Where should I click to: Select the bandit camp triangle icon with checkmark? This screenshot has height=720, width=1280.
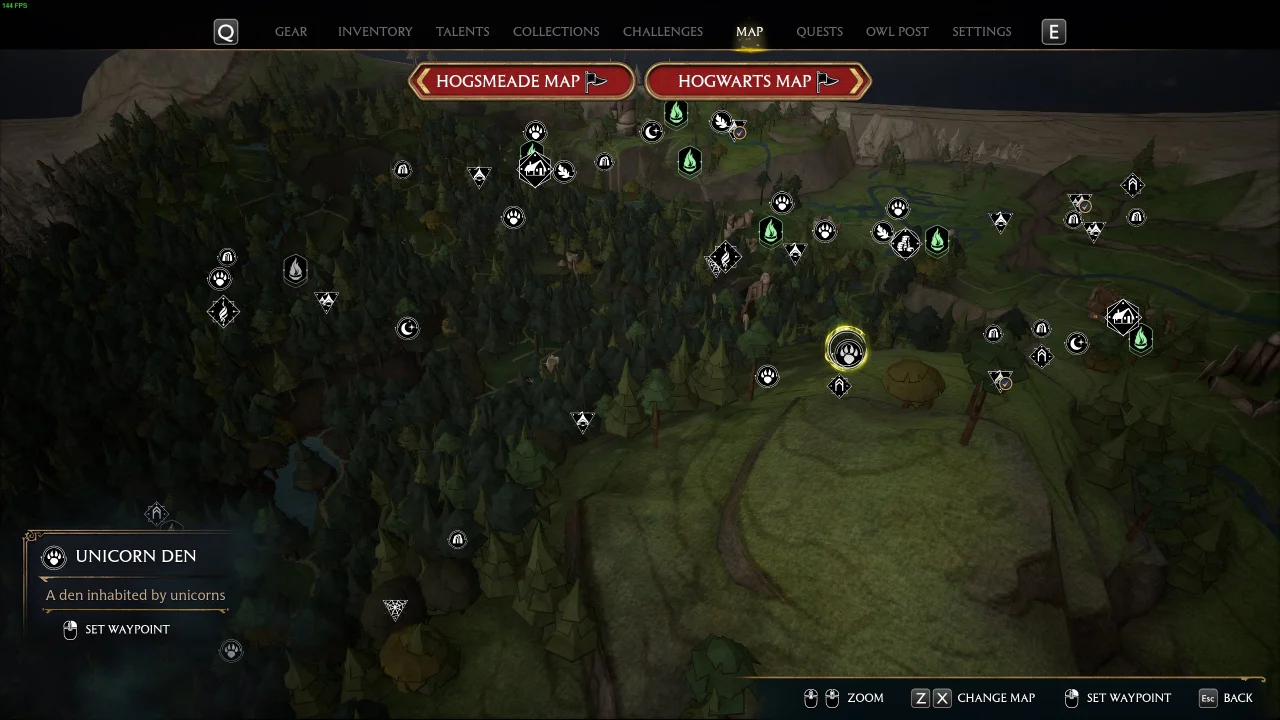click(1000, 380)
